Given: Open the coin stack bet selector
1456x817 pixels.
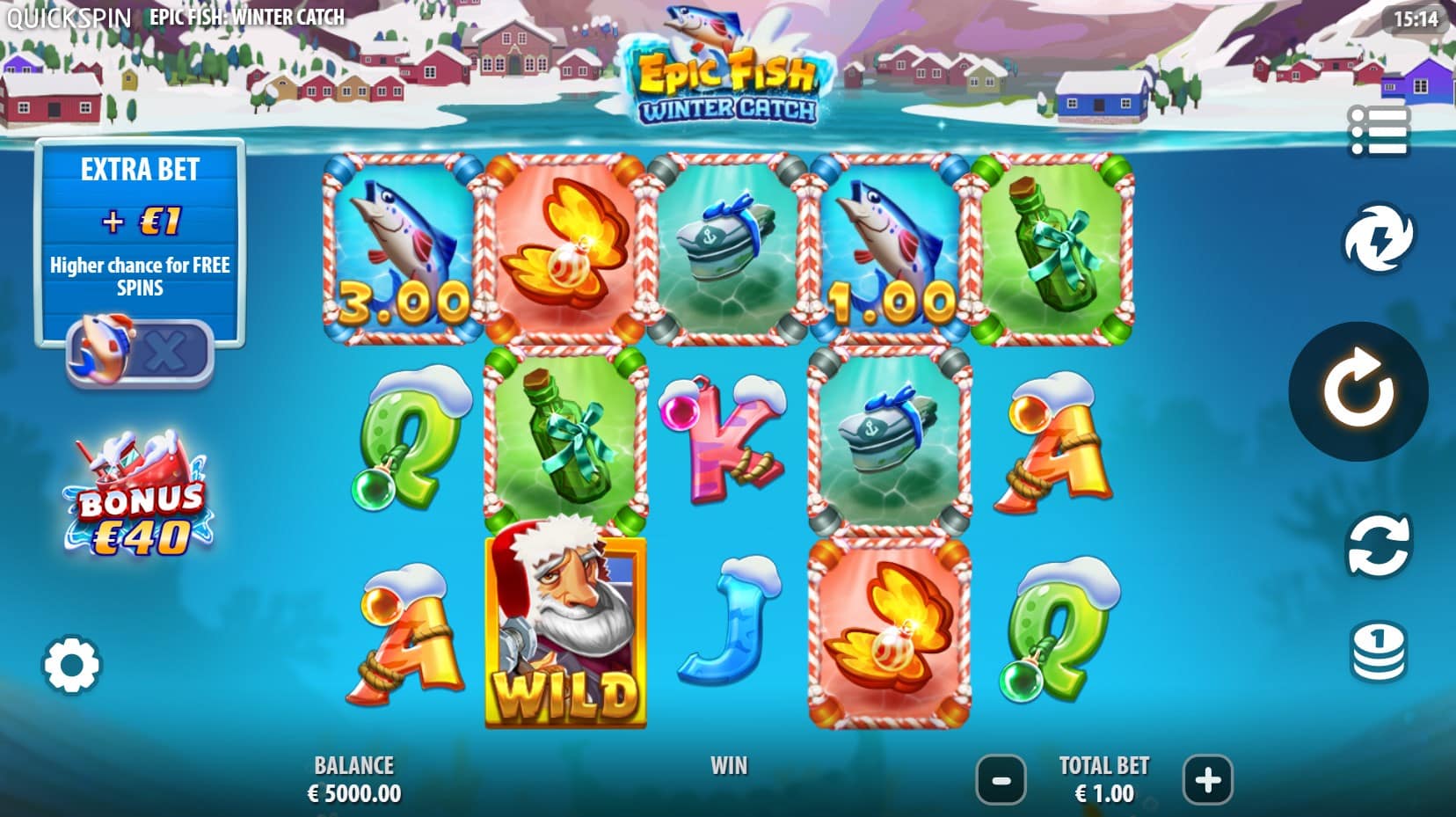Looking at the screenshot, I should coord(1378,653).
